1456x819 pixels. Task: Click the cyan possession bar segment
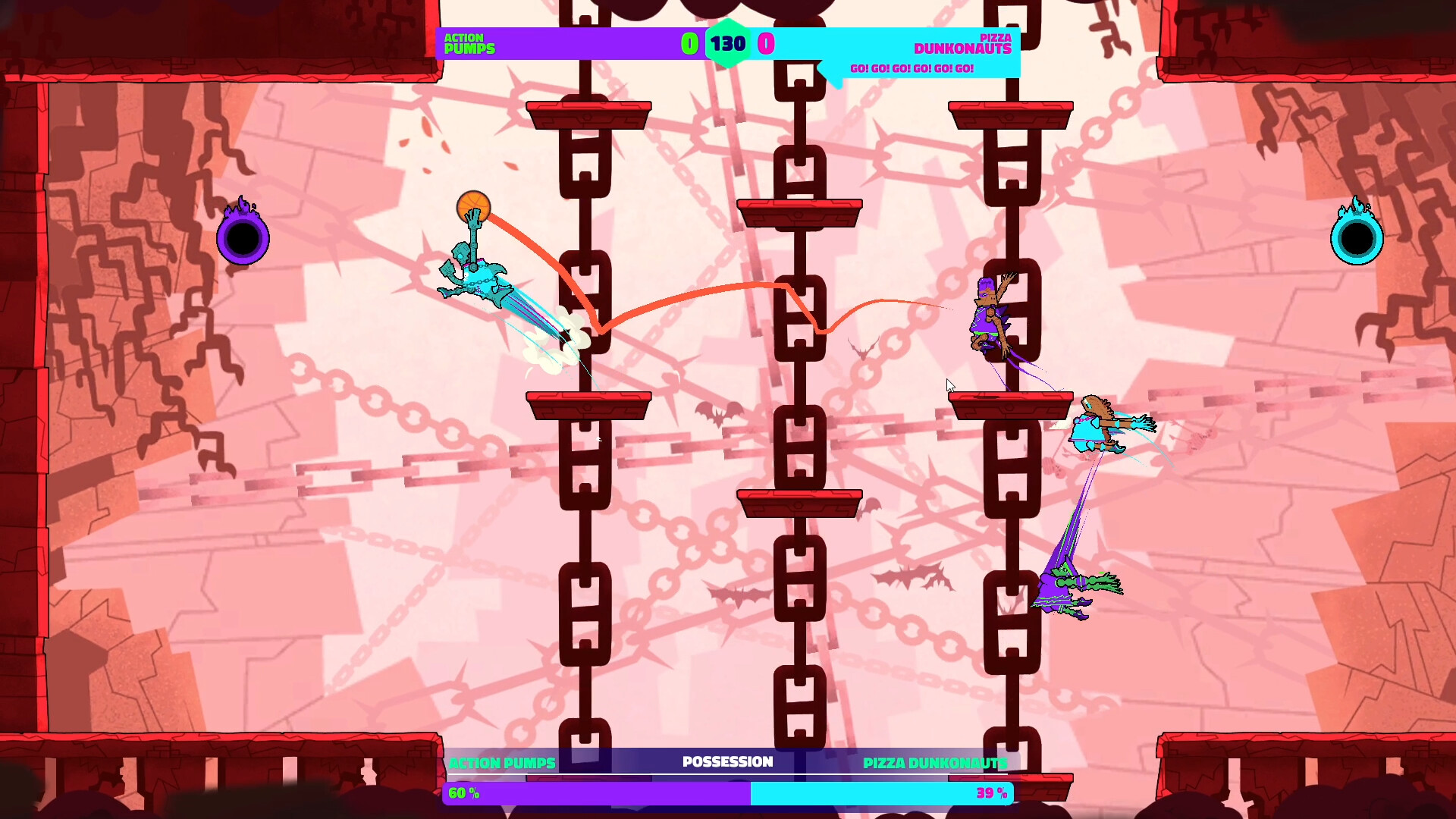(x=880, y=795)
